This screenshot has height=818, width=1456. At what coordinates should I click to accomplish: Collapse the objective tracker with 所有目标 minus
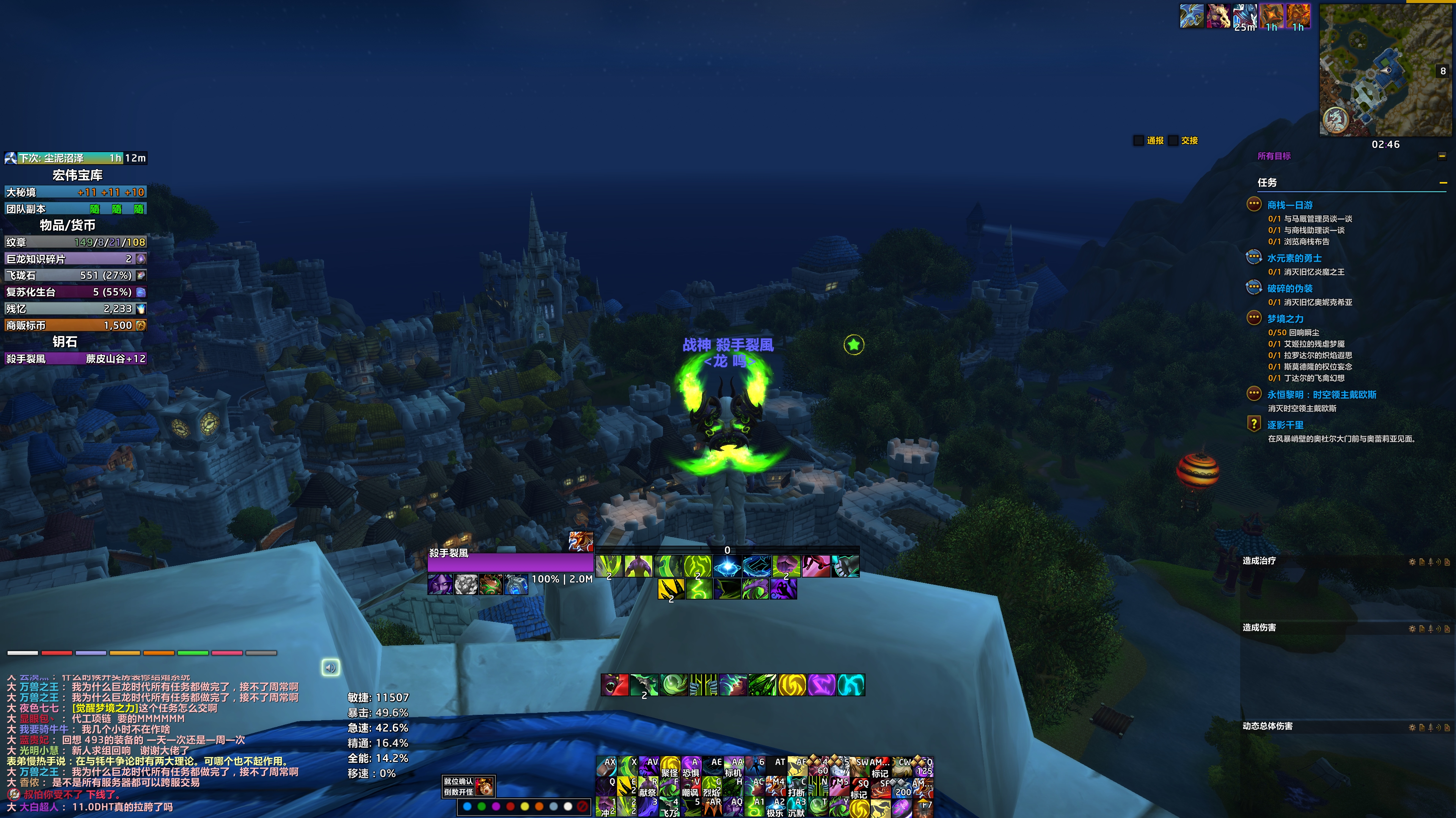pyautogui.click(x=1442, y=156)
